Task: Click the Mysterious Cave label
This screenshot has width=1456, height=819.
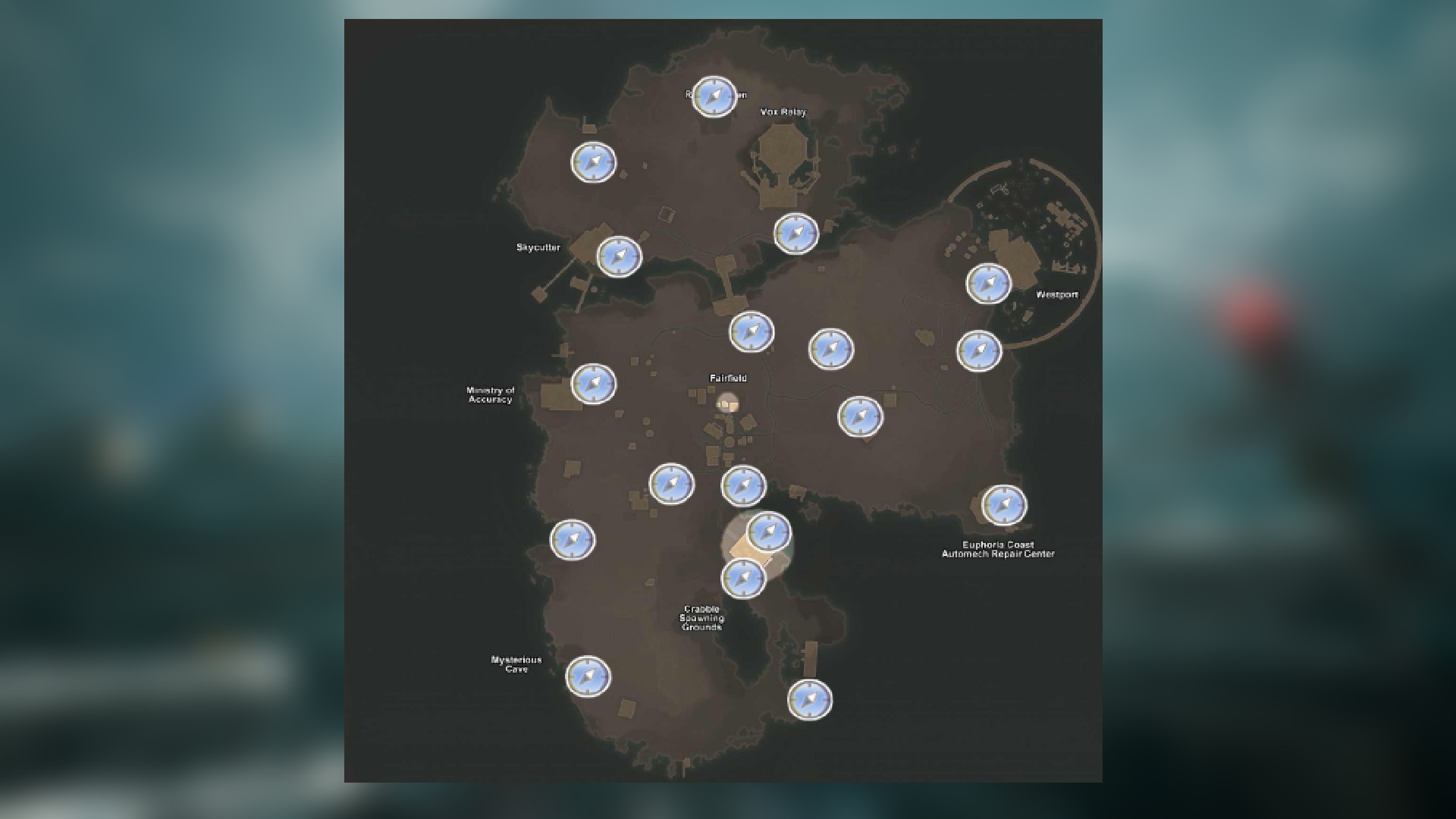Action: (x=516, y=664)
